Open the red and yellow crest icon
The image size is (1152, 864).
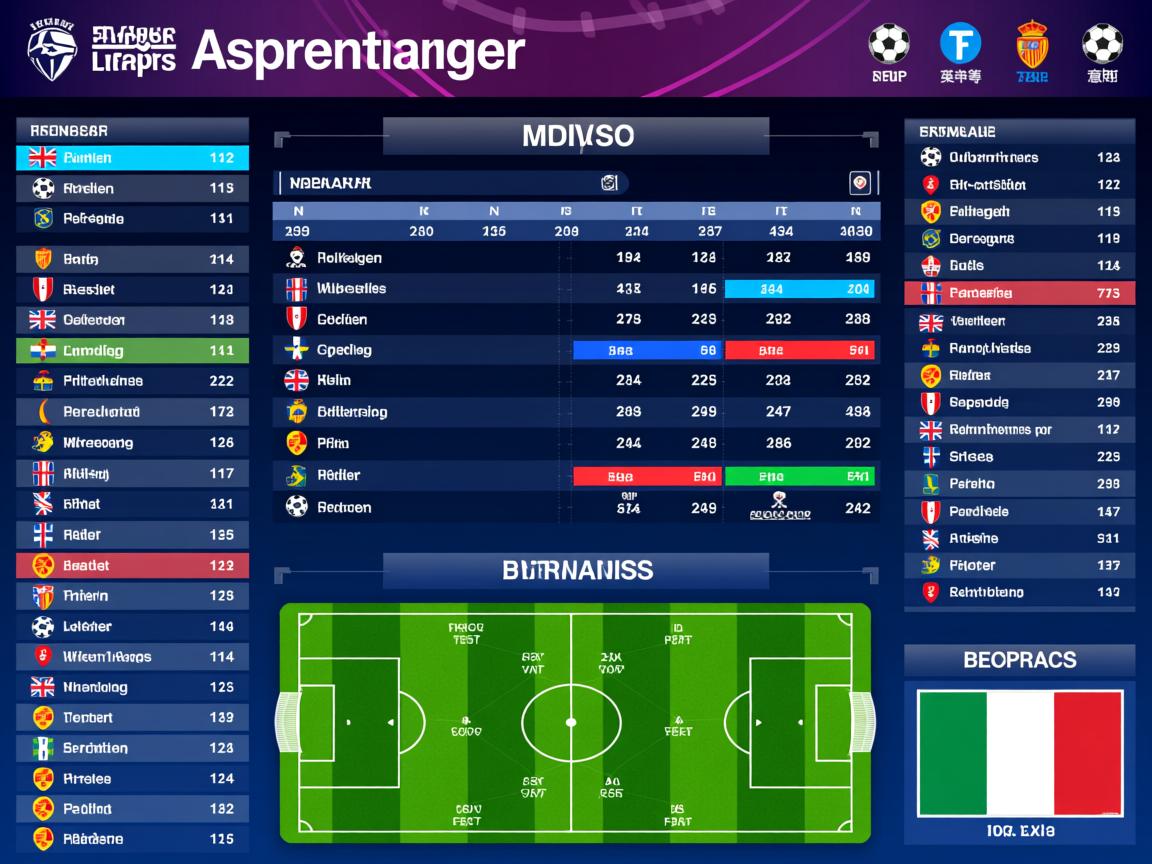[x=1032, y=45]
